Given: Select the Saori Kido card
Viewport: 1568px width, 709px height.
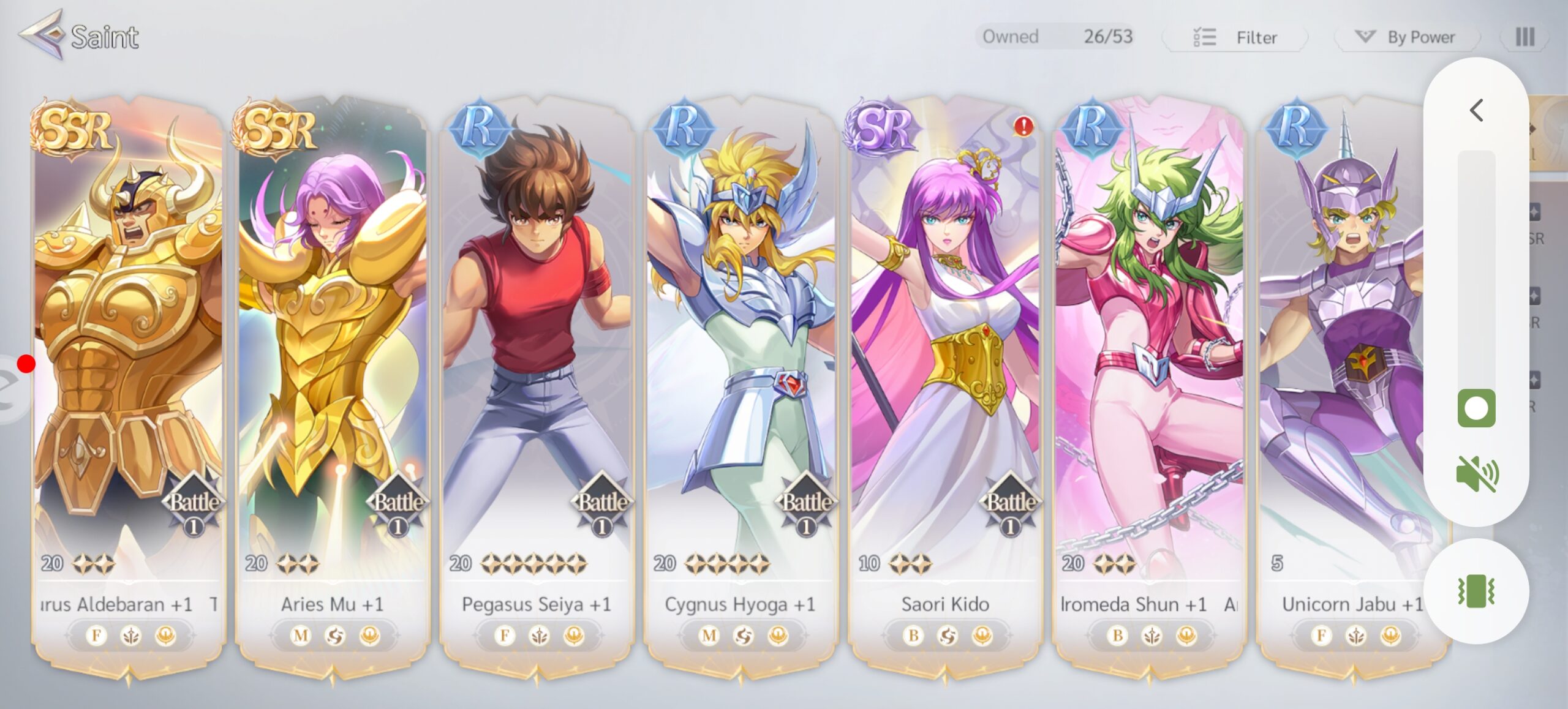Looking at the screenshot, I should [945, 367].
